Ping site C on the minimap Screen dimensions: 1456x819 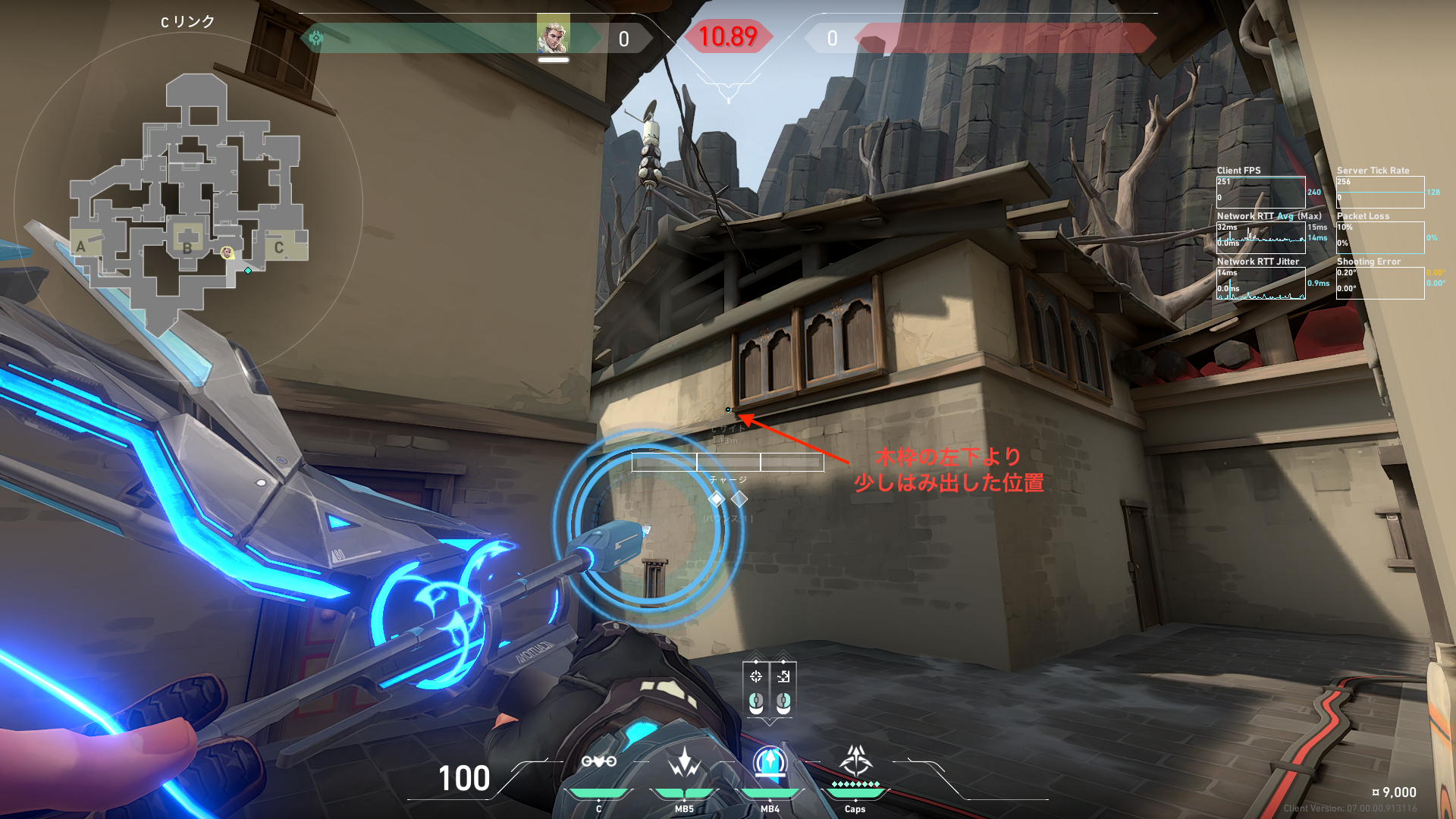click(x=279, y=247)
